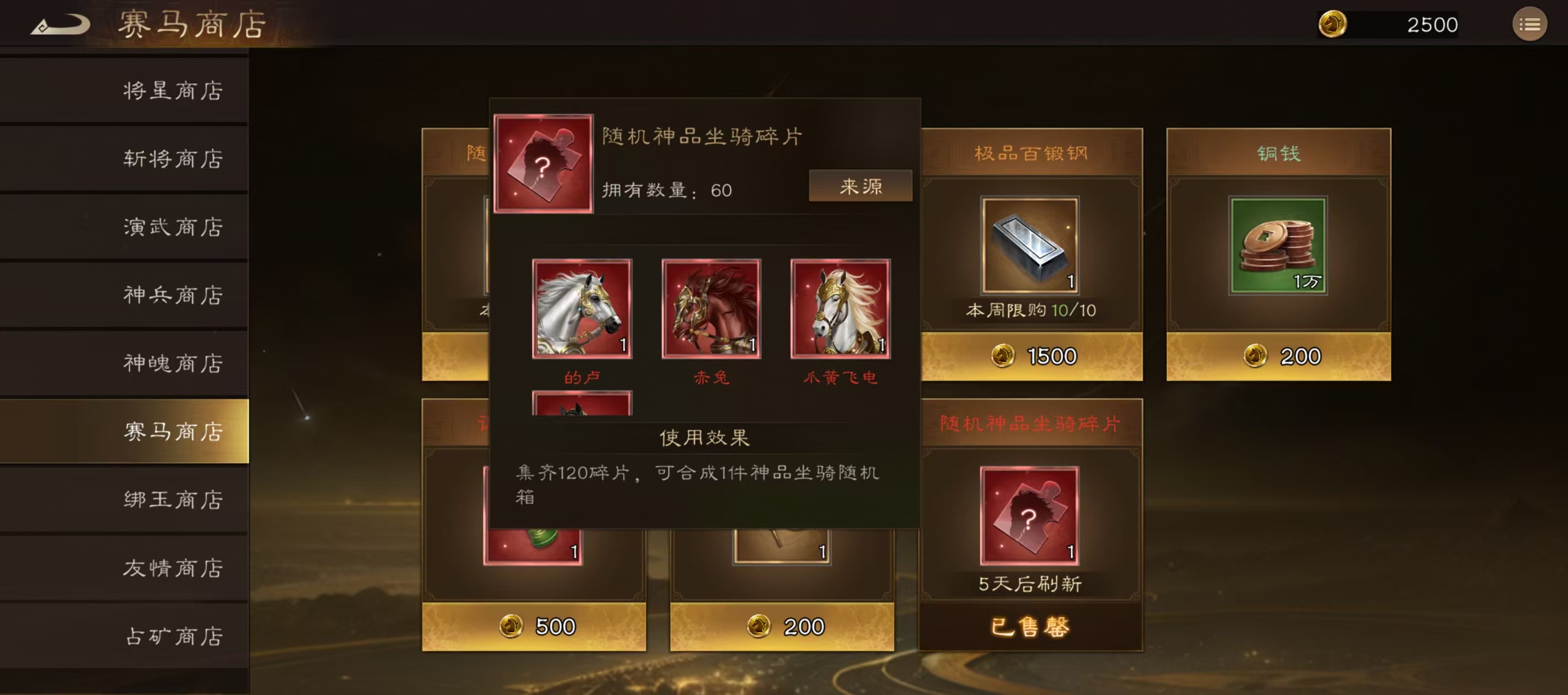Click the item priced at 500 horse coins
Screen dimensions: 1568x695
click(x=534, y=626)
